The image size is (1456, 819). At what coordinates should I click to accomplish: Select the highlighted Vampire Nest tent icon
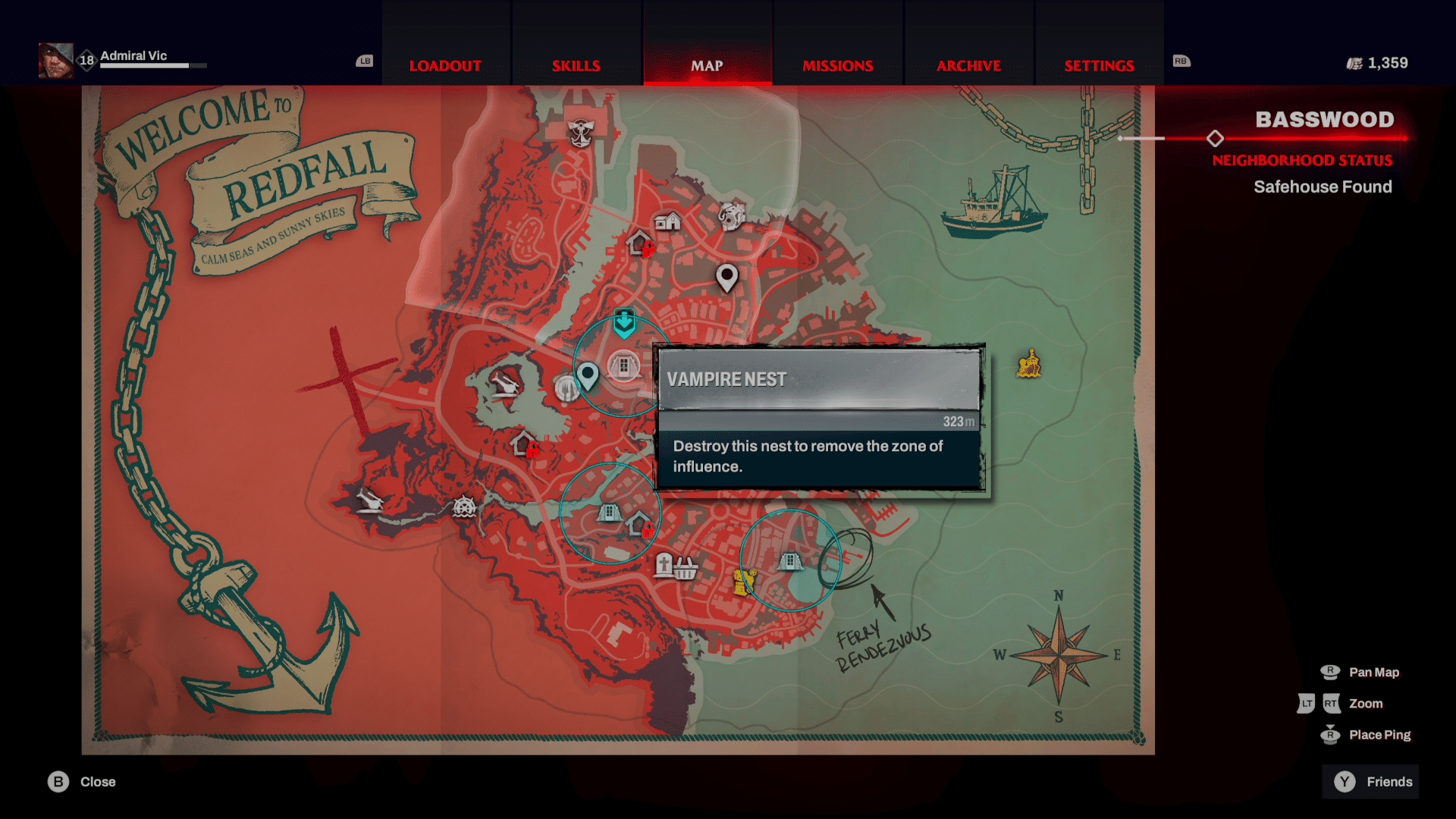(623, 366)
